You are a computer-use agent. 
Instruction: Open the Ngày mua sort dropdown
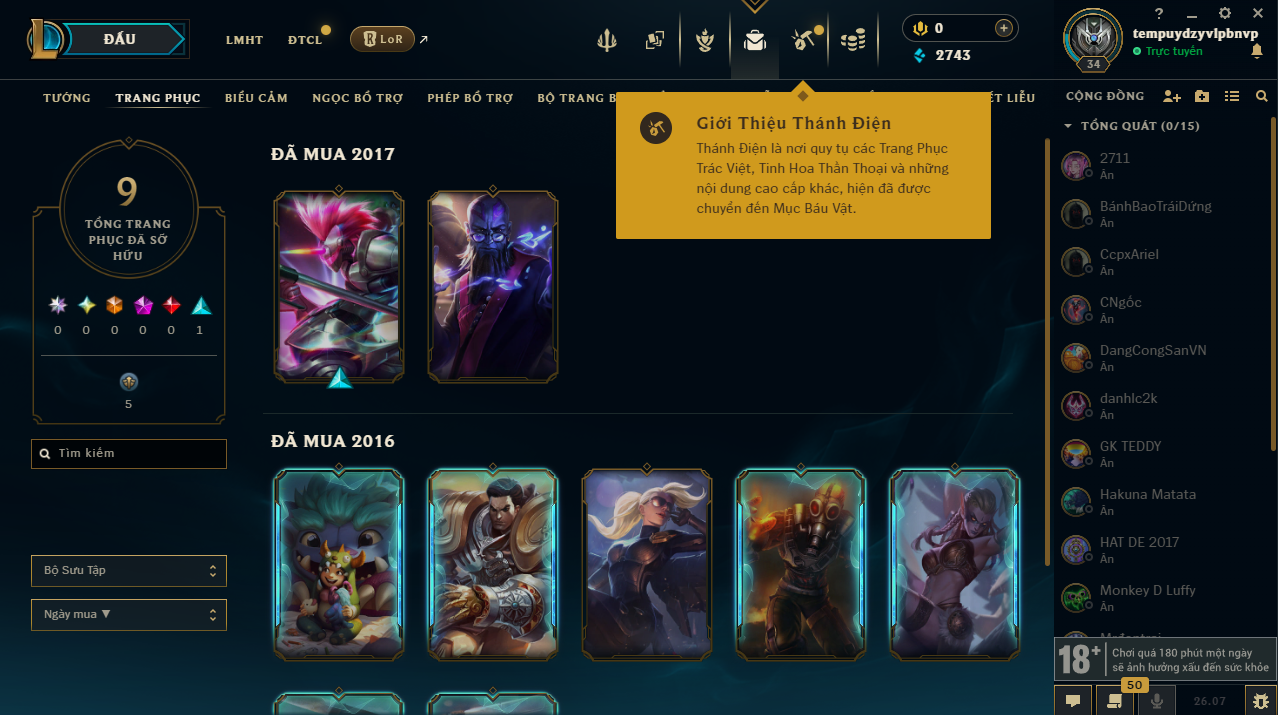click(x=129, y=615)
